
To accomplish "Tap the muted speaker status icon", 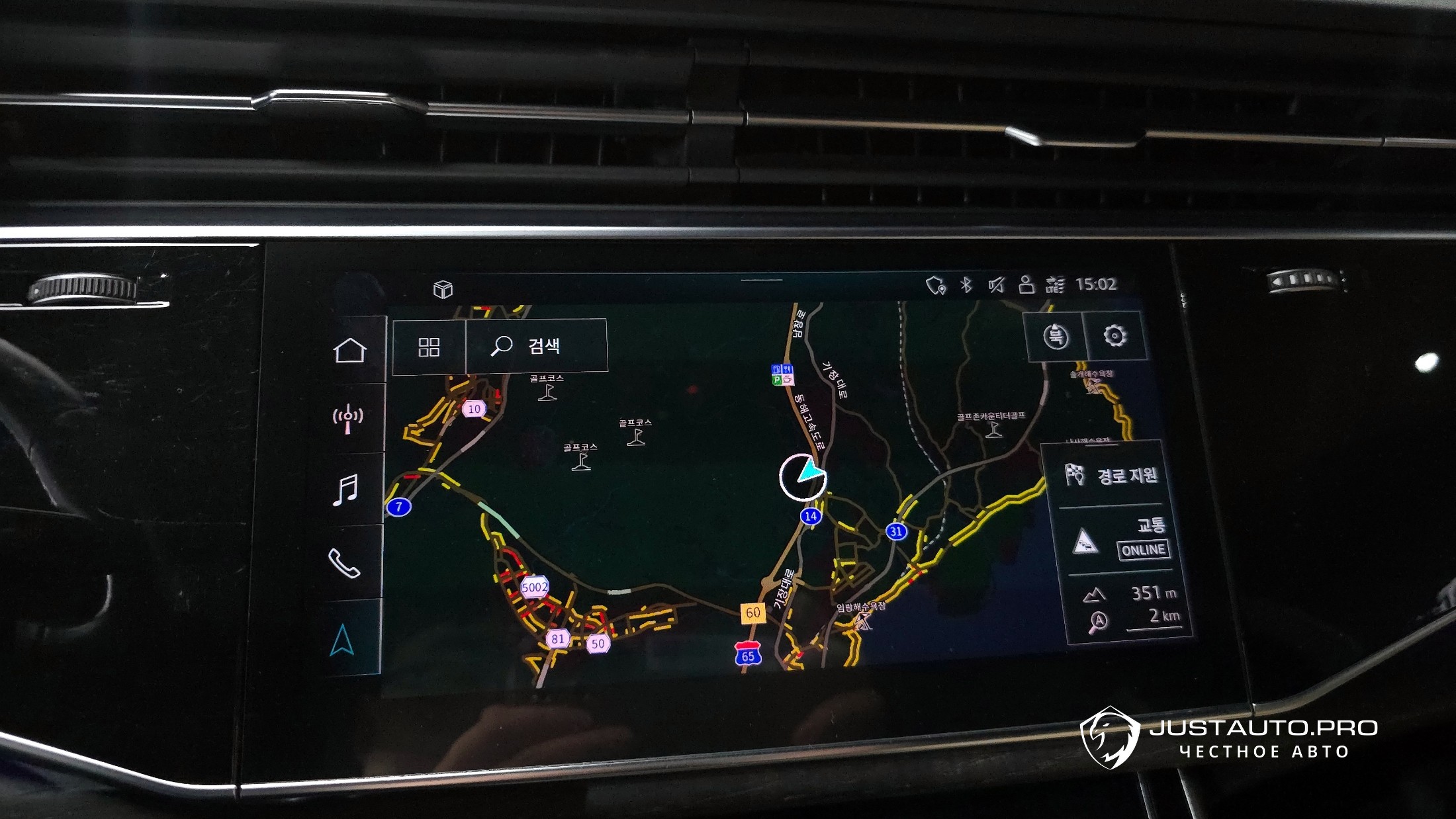I will coord(996,285).
